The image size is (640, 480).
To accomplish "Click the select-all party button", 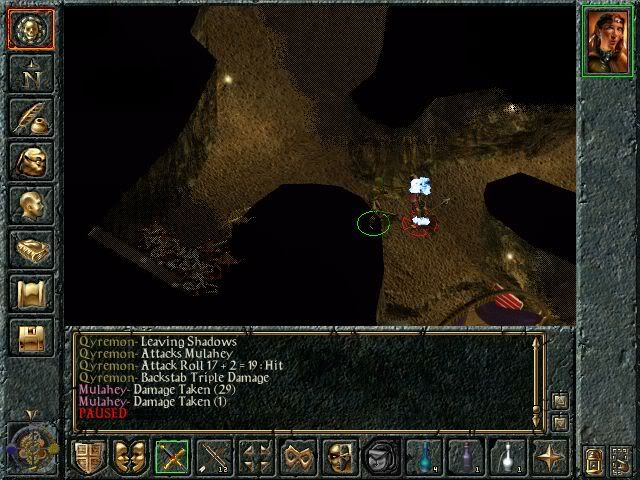I will pyautogui.click(x=622, y=459).
